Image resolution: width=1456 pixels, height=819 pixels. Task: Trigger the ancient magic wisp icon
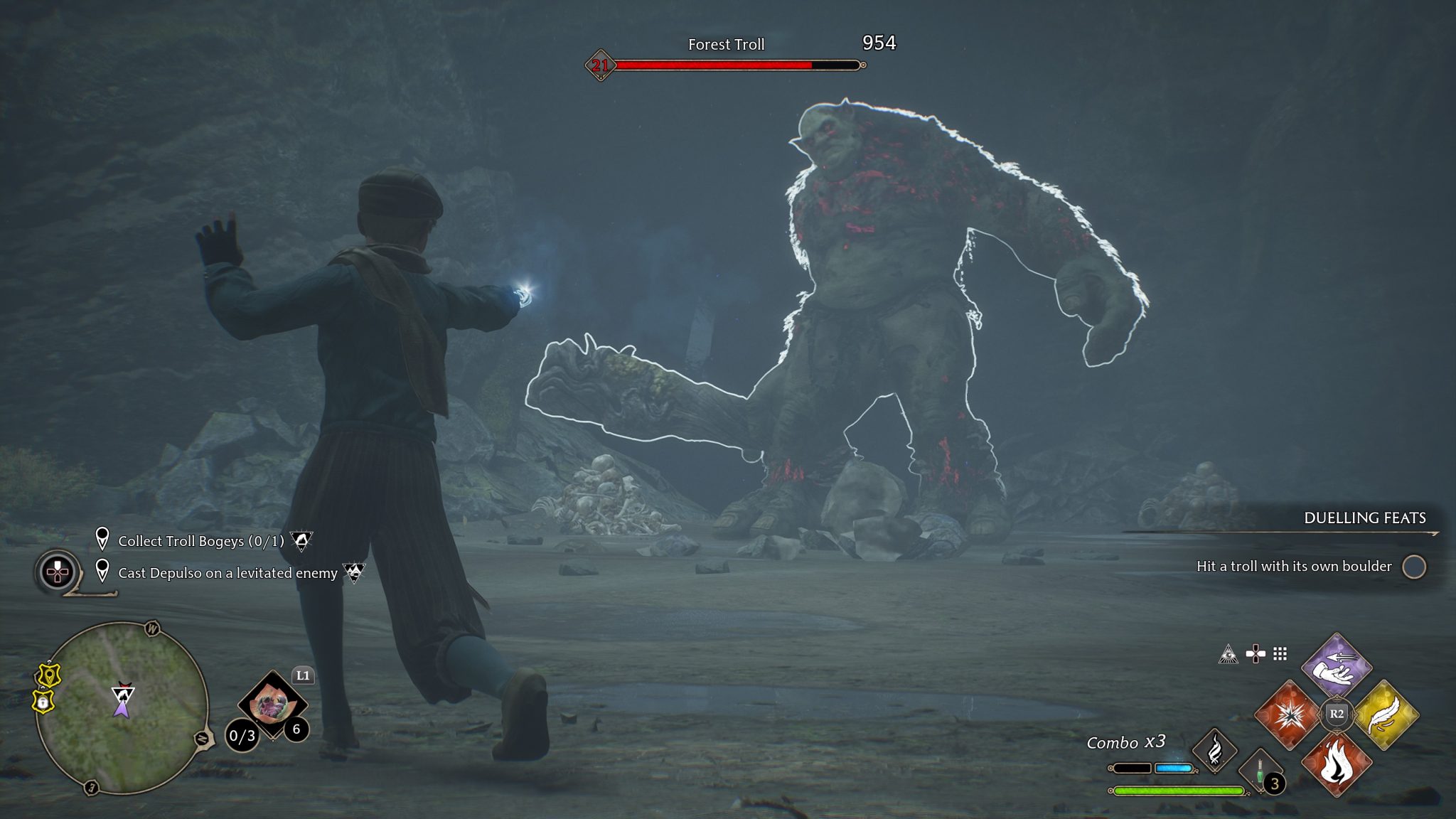[x=1214, y=750]
